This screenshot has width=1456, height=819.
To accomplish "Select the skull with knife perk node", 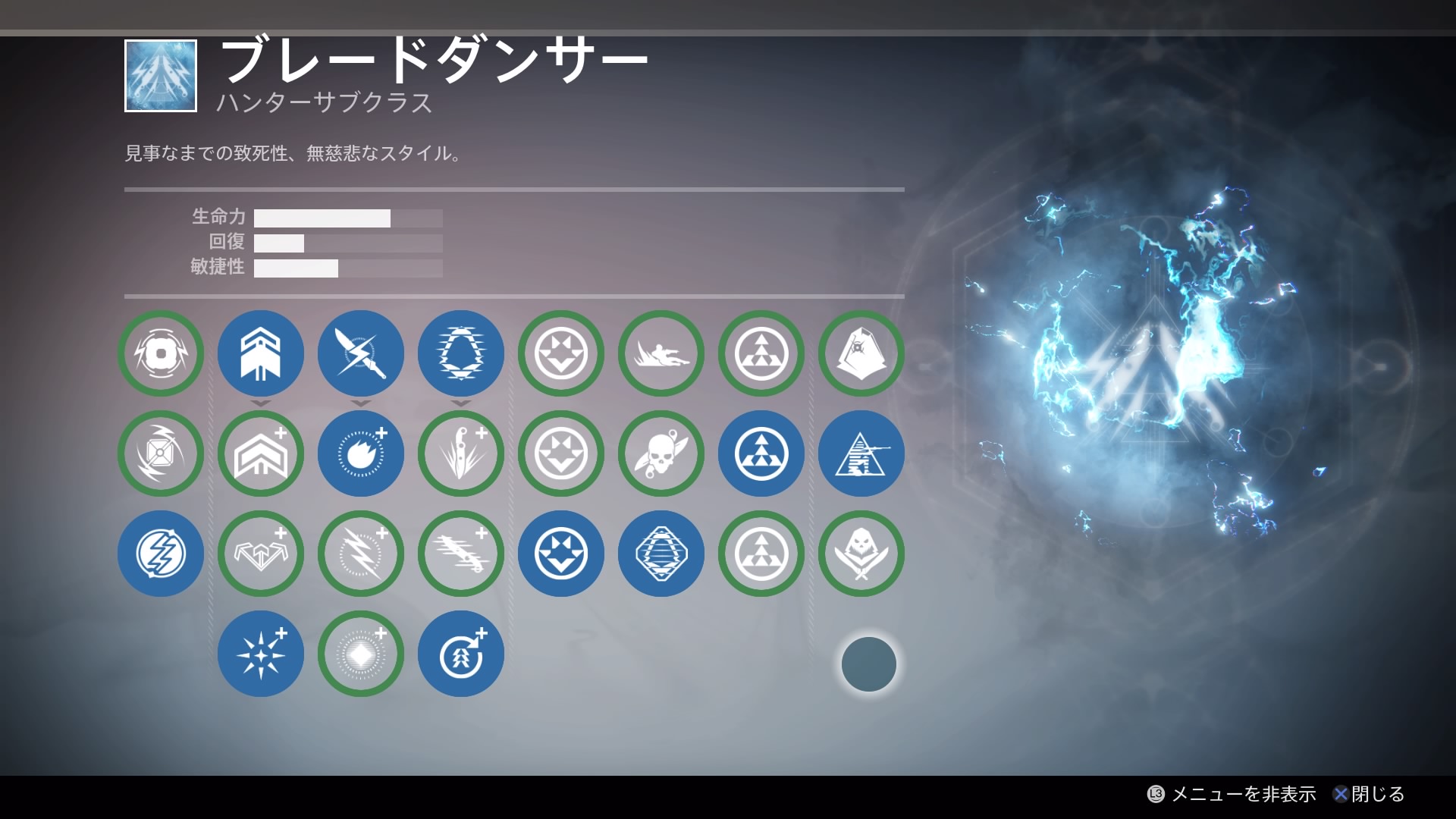I will 661,453.
